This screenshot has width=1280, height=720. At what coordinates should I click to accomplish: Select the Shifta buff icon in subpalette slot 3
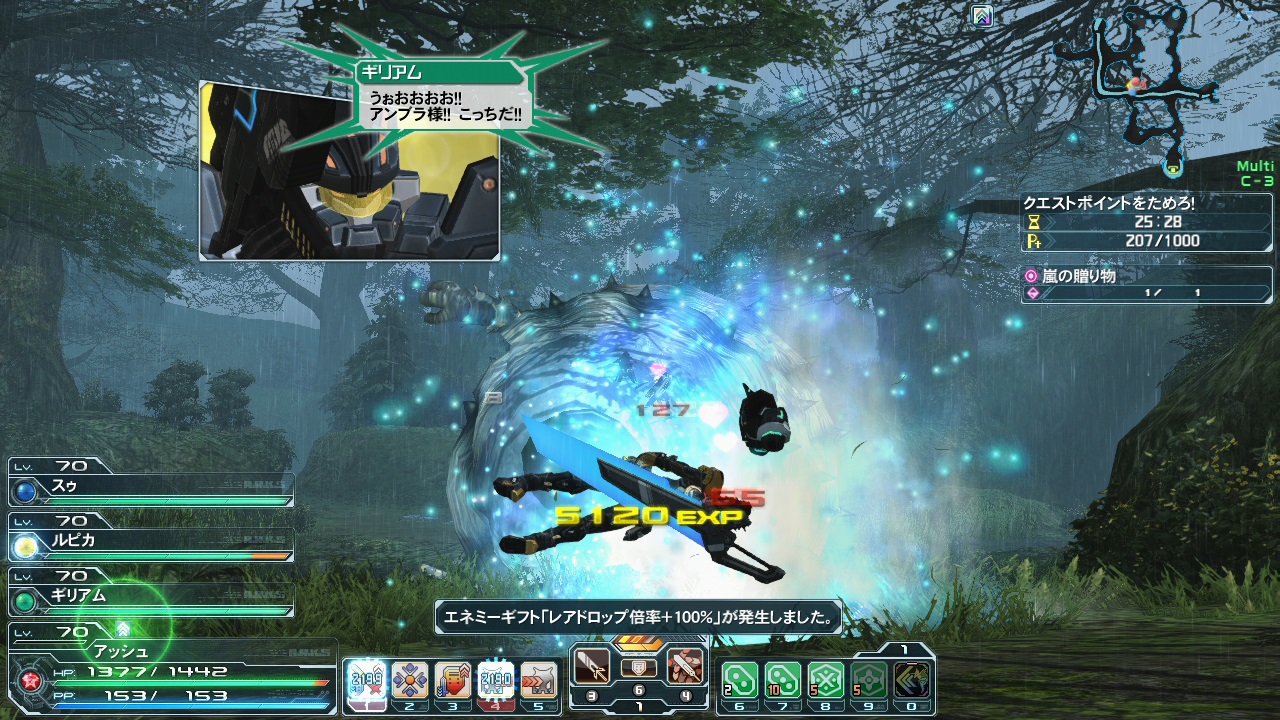pyautogui.click(x=453, y=680)
